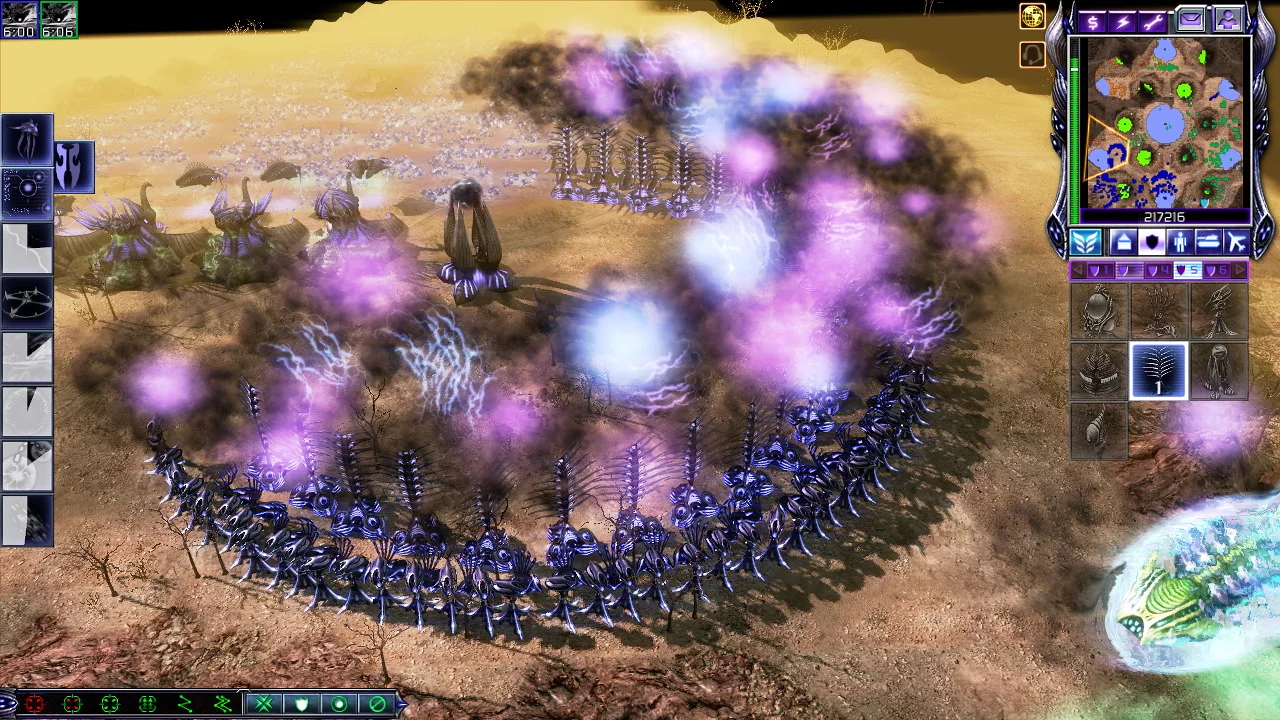Switch to the production structures tab
1280x720 pixels.
coord(1122,242)
